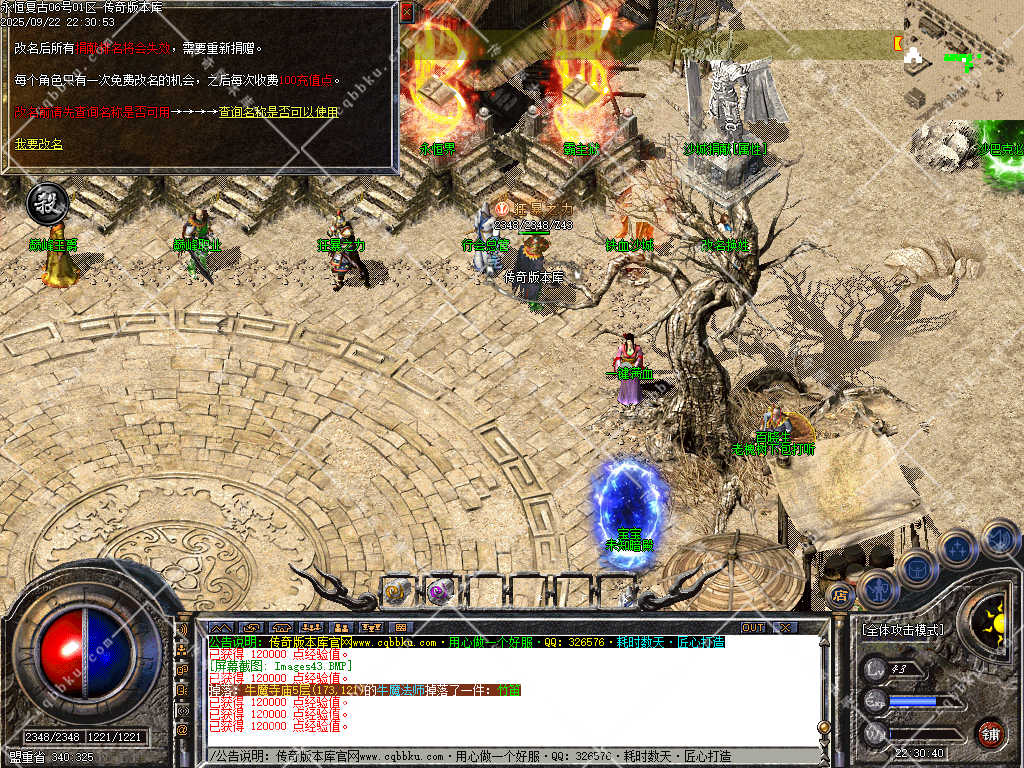
Task: Click the red 铺 stall button
Action: (x=990, y=733)
